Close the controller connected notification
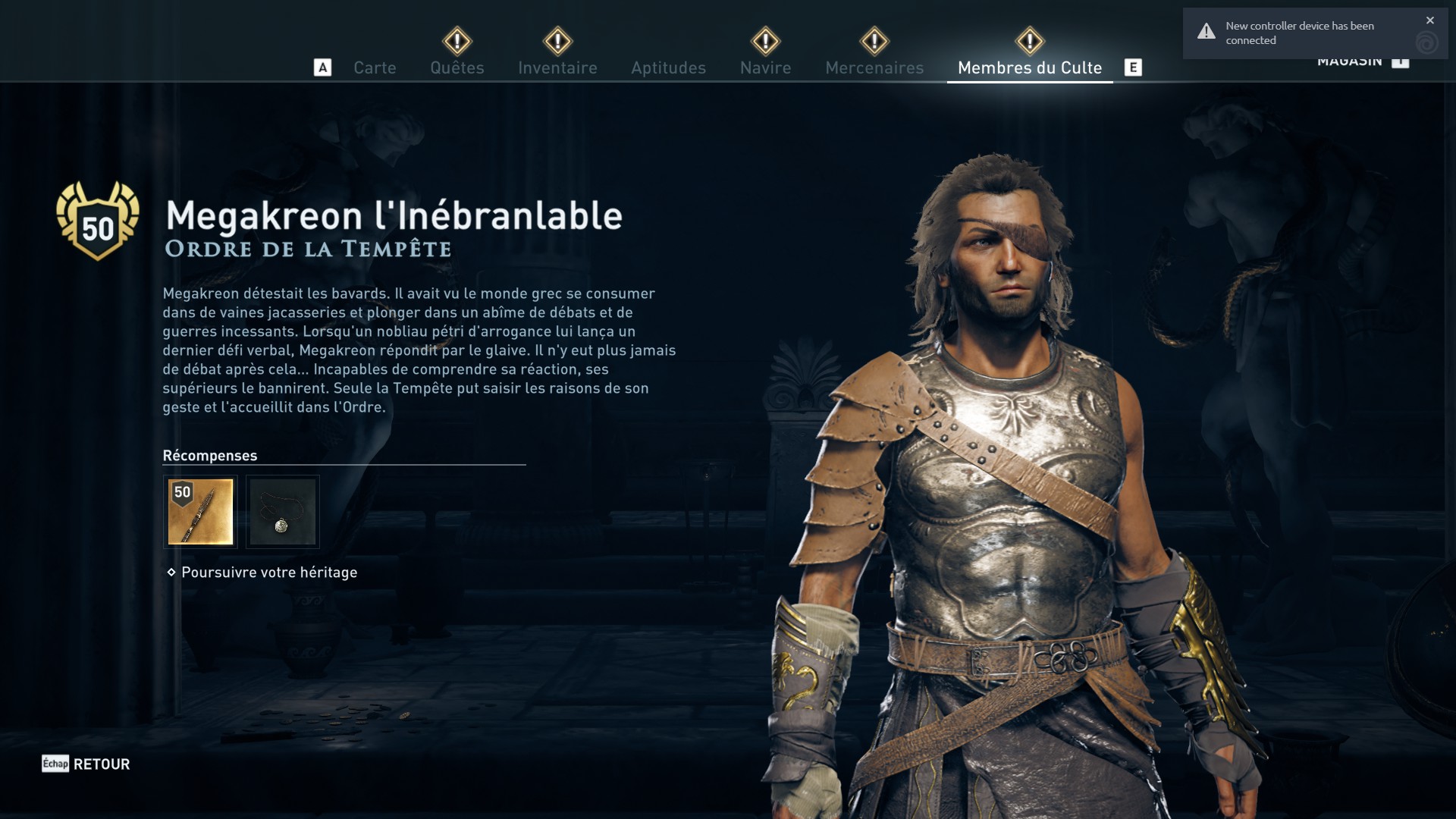The image size is (1456, 819). [1430, 20]
